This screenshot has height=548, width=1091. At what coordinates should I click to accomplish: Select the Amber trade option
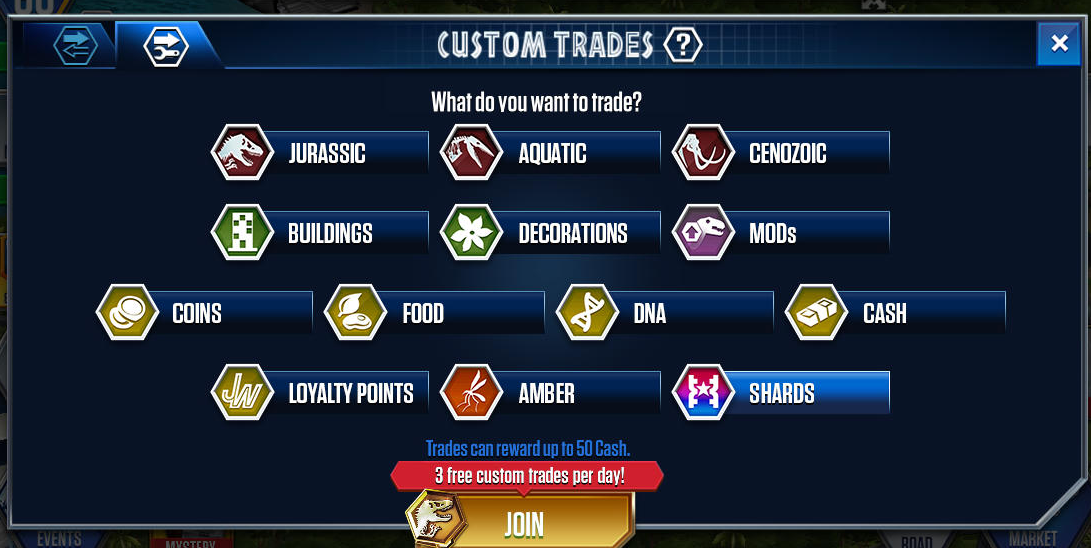550,393
